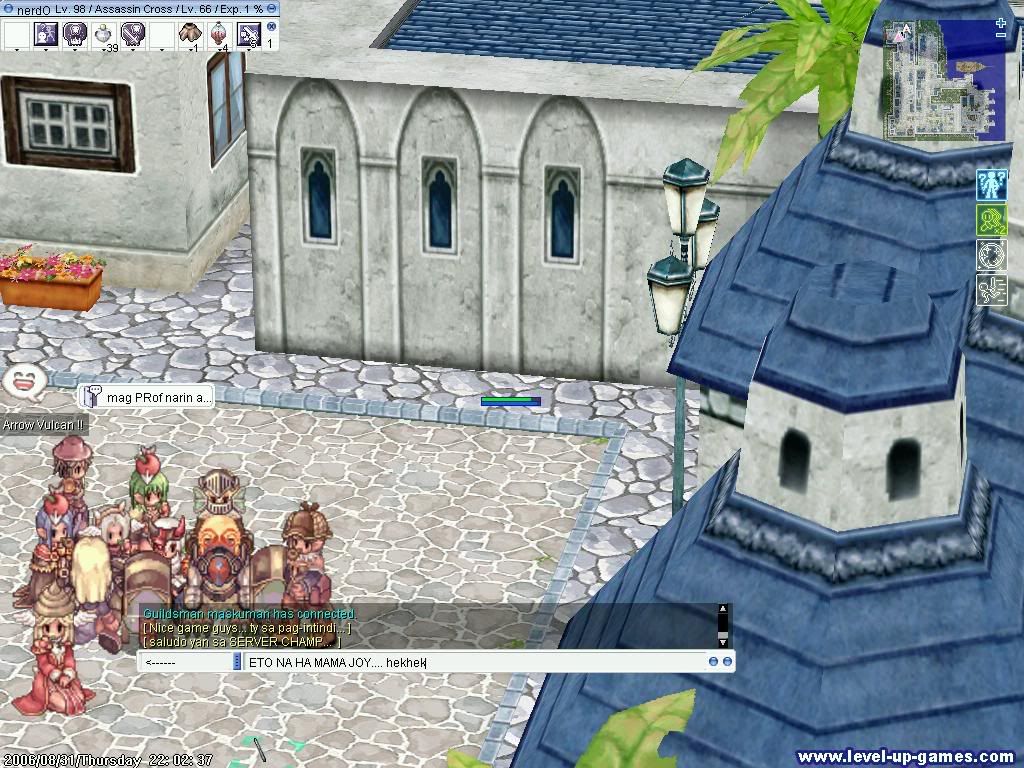The image size is (1024, 768).
Task: Use the red potion bottle hotbar slot
Action: pos(219,34)
